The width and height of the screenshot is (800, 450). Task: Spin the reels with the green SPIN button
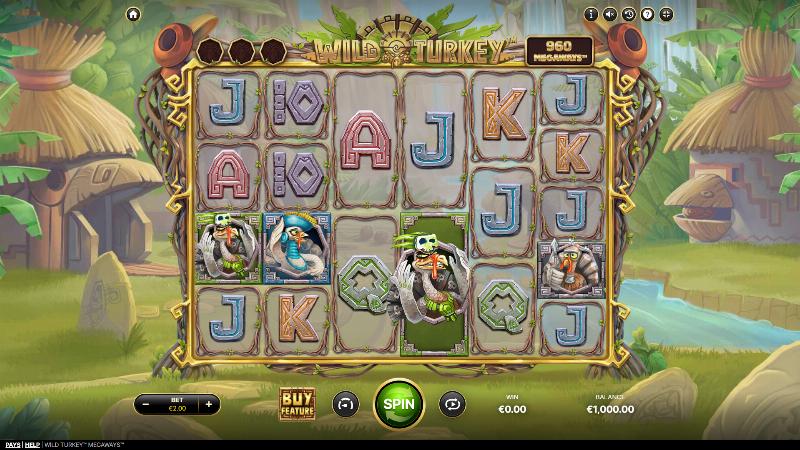coord(399,403)
